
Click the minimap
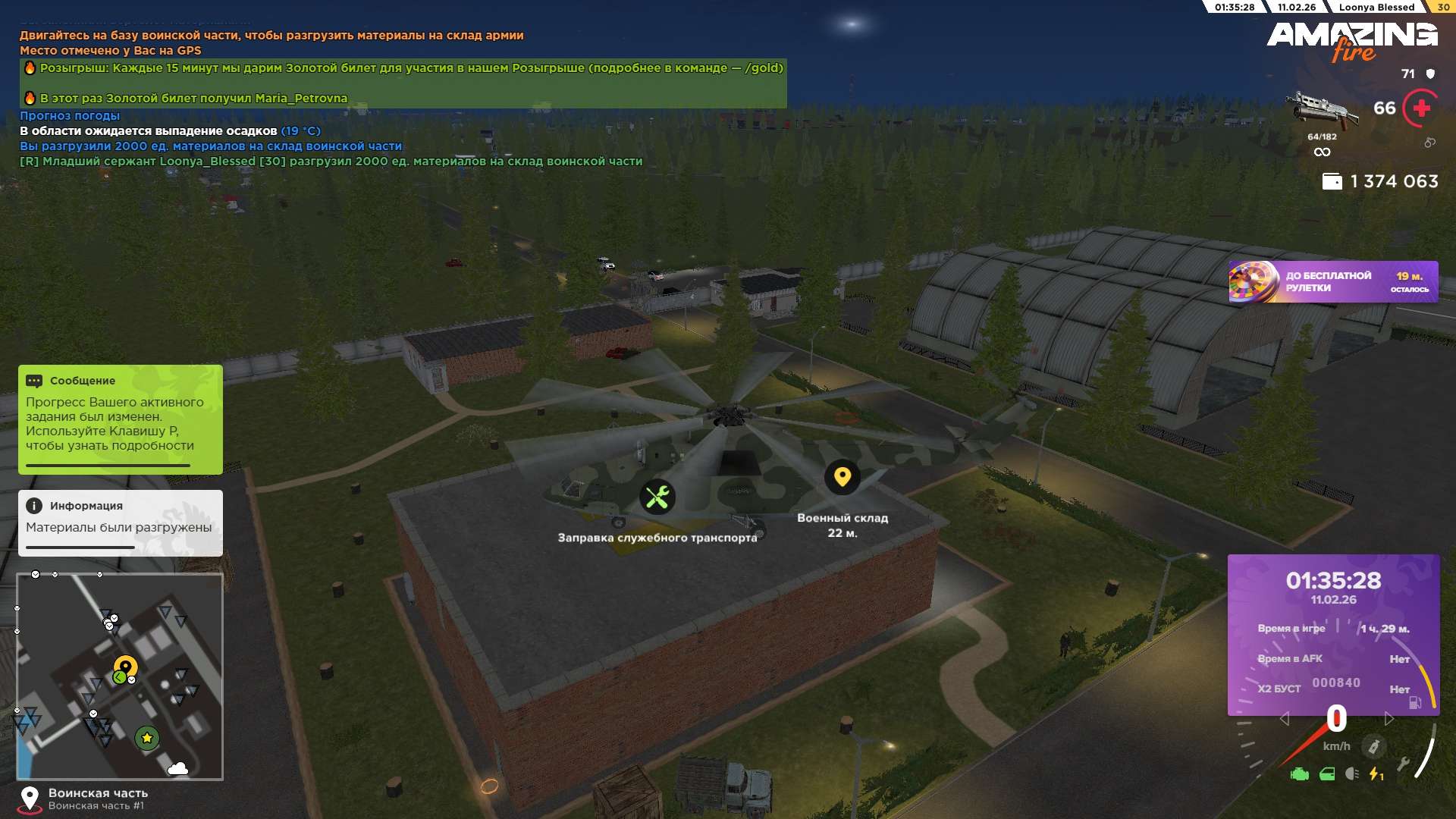[x=120, y=676]
